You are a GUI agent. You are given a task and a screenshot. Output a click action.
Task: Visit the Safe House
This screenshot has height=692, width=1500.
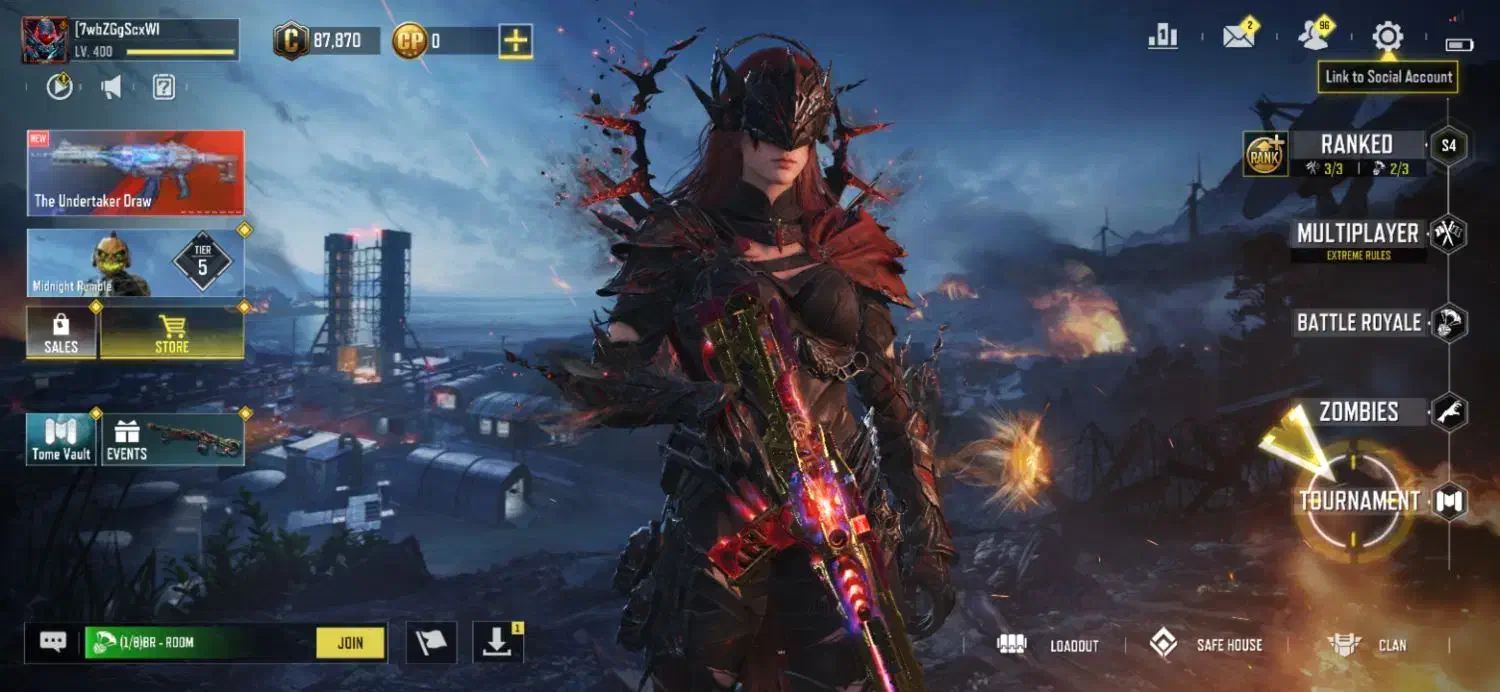pos(1206,645)
